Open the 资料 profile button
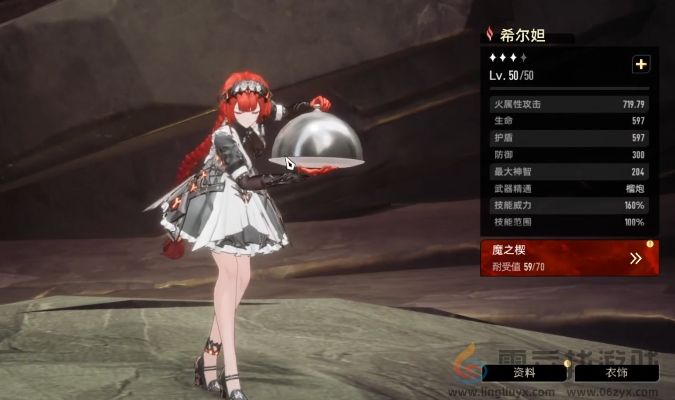The image size is (675, 400). tap(524, 372)
